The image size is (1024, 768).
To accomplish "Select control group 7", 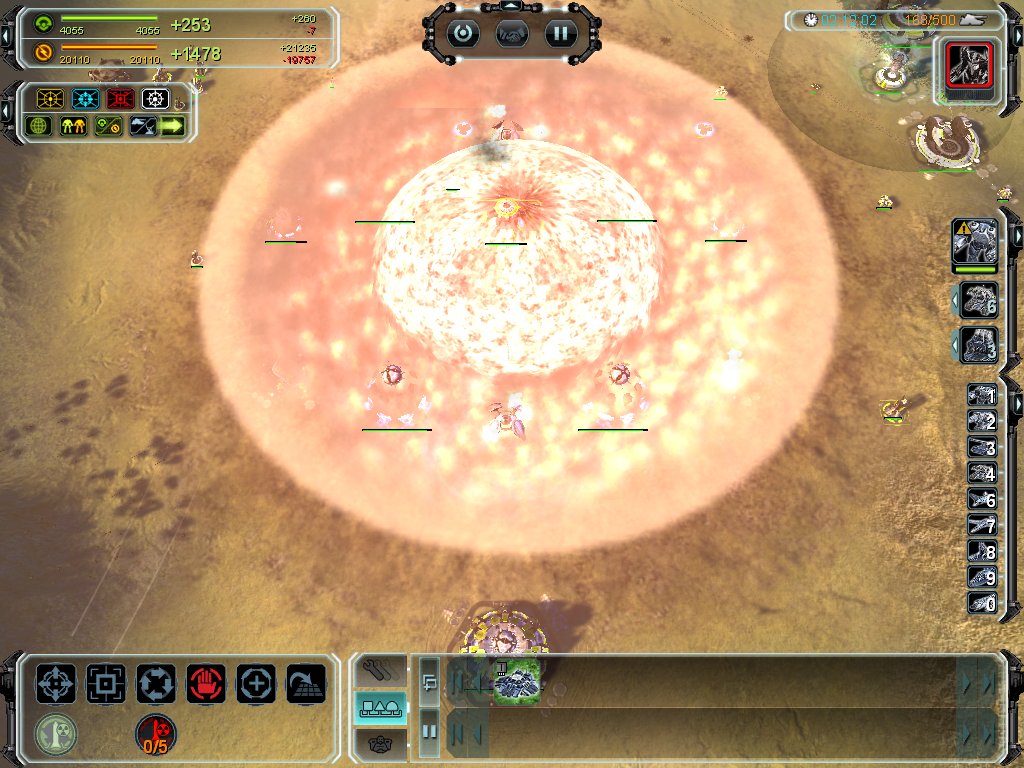I will pyautogui.click(x=981, y=525).
